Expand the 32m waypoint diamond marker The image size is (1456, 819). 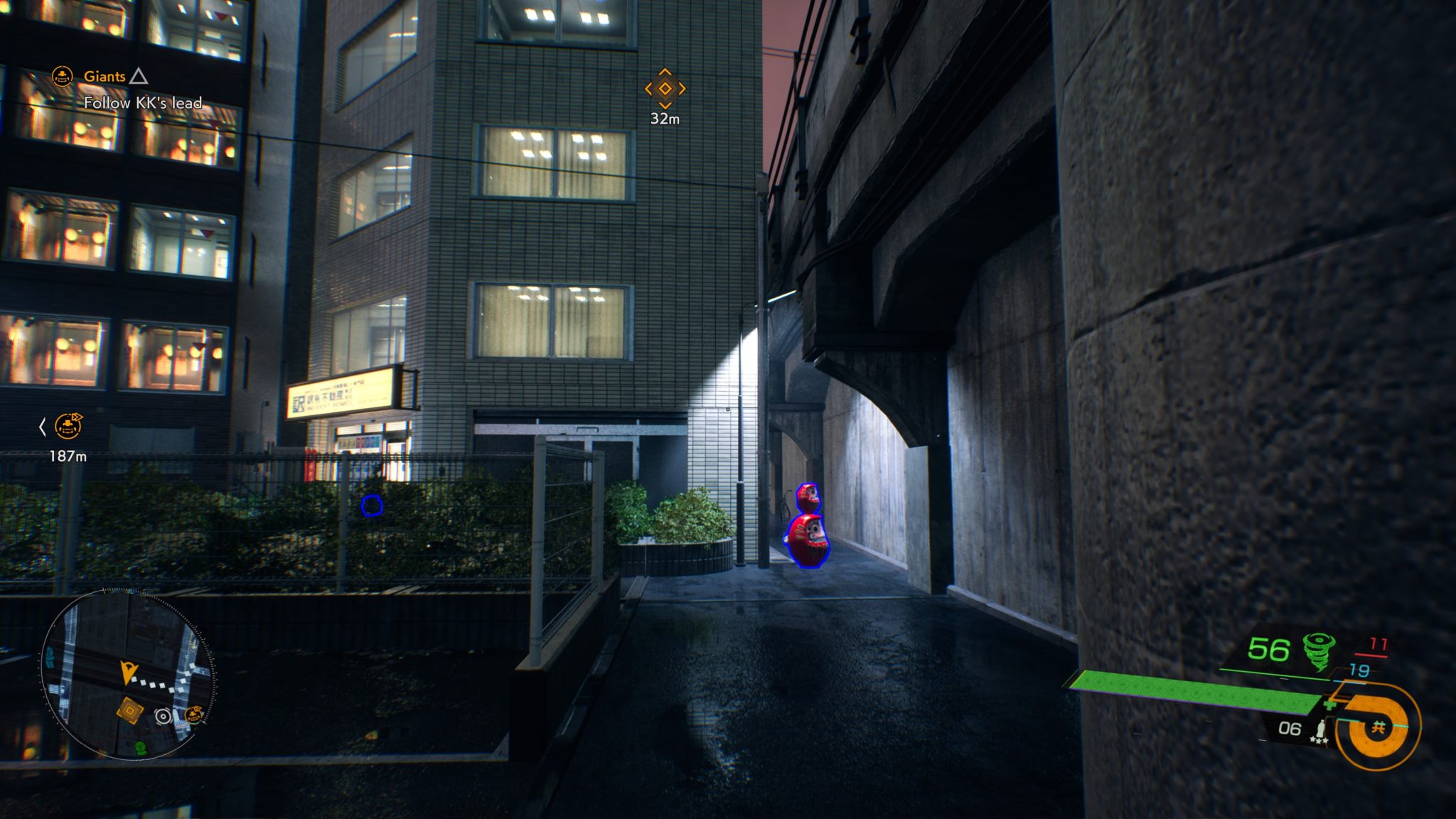[x=664, y=88]
